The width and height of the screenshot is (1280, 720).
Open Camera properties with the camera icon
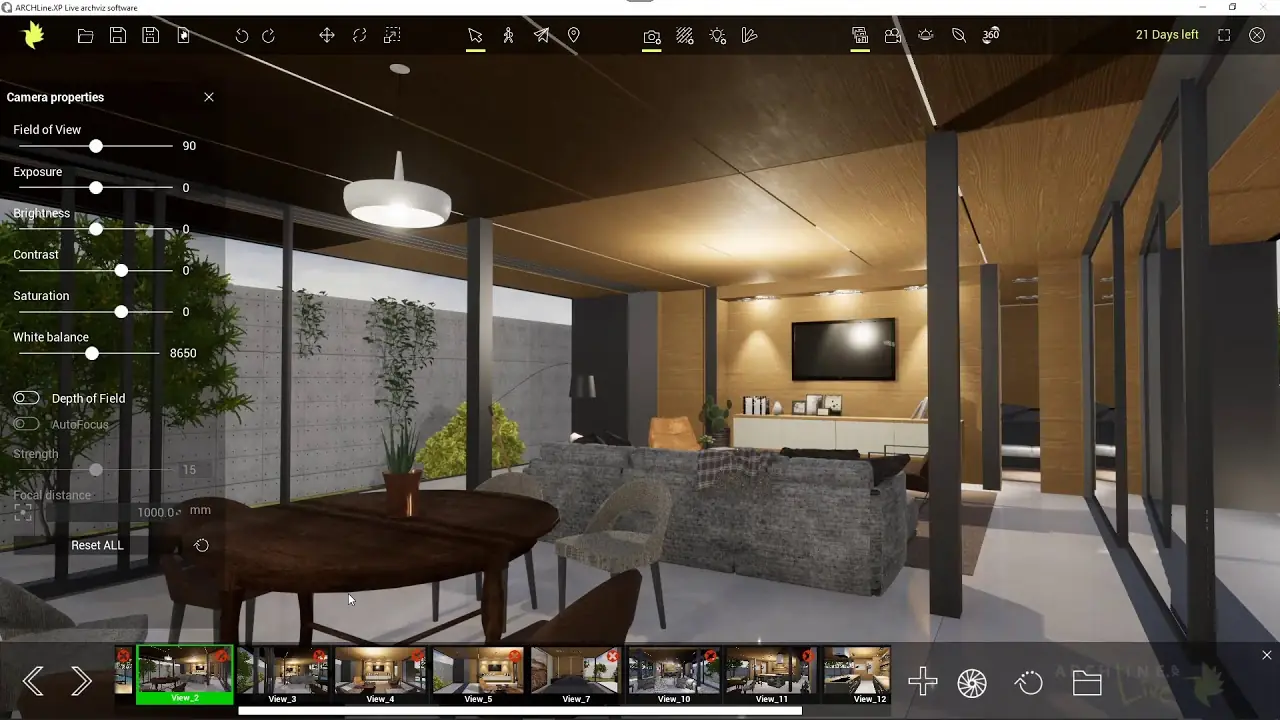pos(651,35)
